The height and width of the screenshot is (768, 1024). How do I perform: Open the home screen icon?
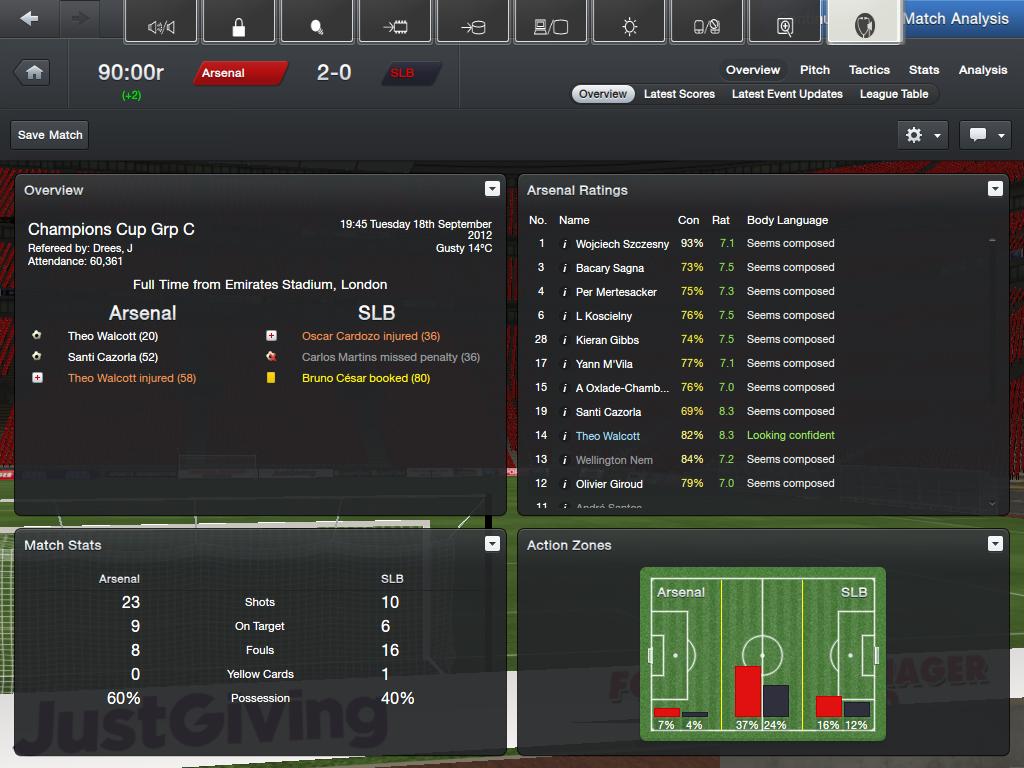[x=34, y=73]
